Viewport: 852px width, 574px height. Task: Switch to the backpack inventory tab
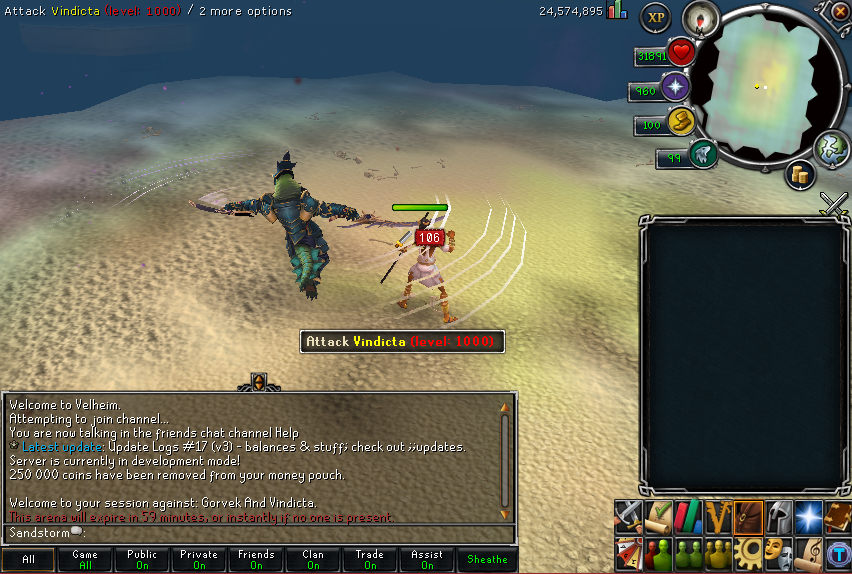748,517
